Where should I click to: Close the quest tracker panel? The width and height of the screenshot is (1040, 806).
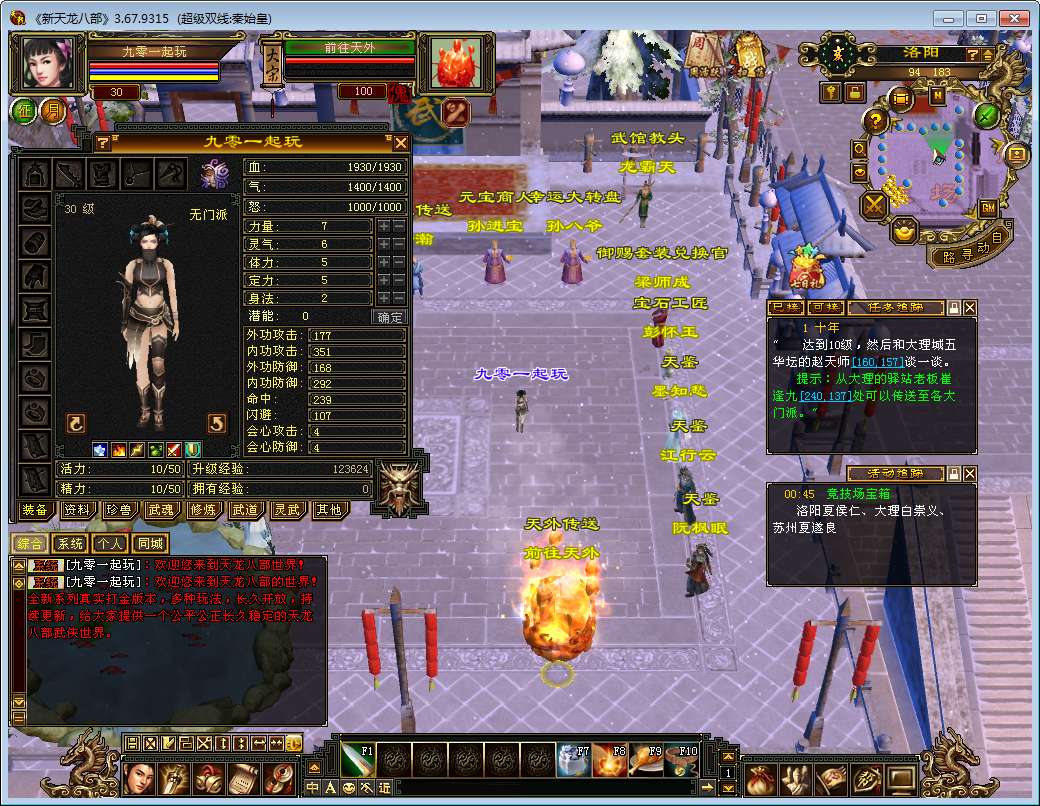tap(969, 308)
